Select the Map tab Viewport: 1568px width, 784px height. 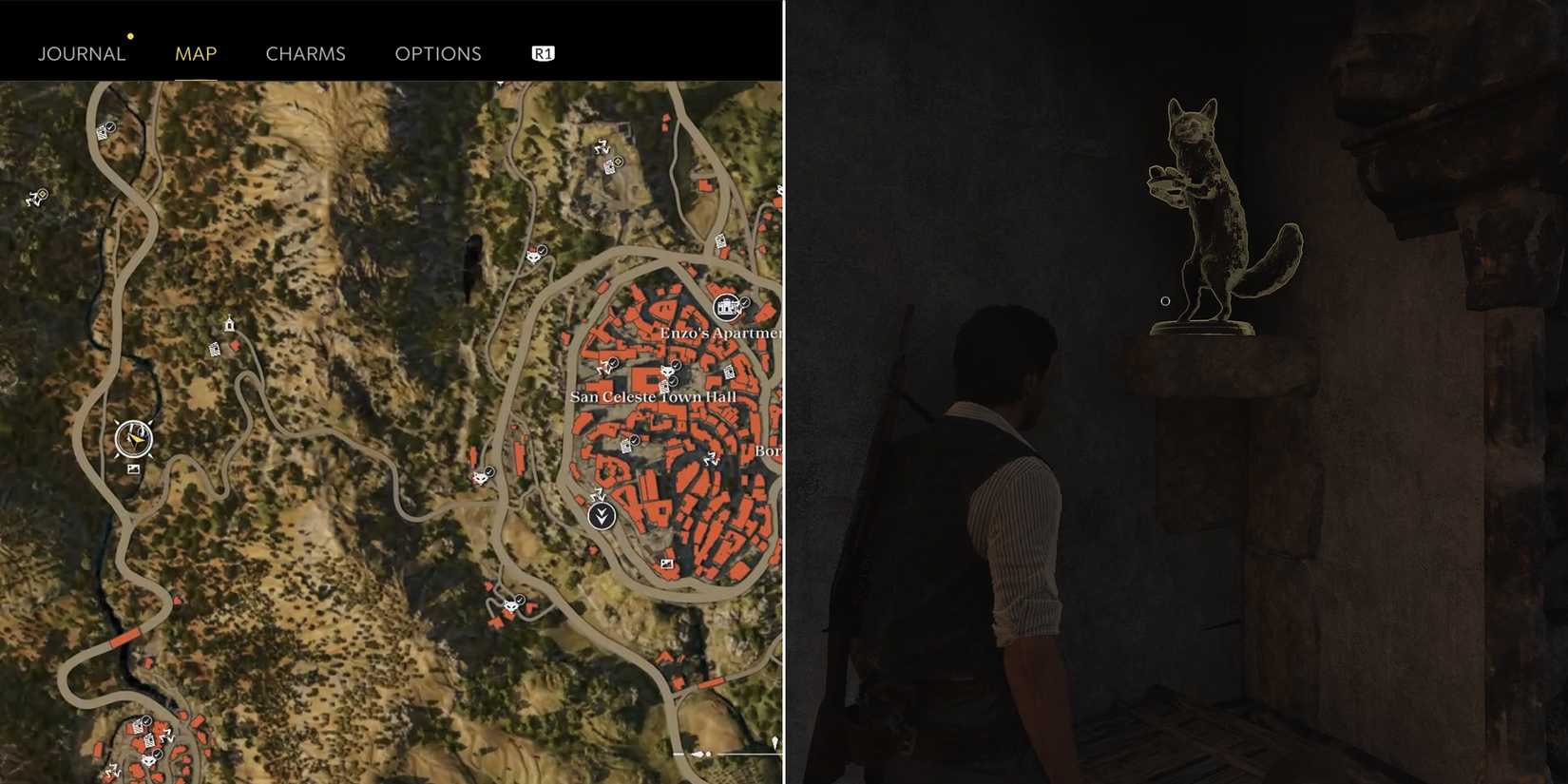tap(196, 53)
